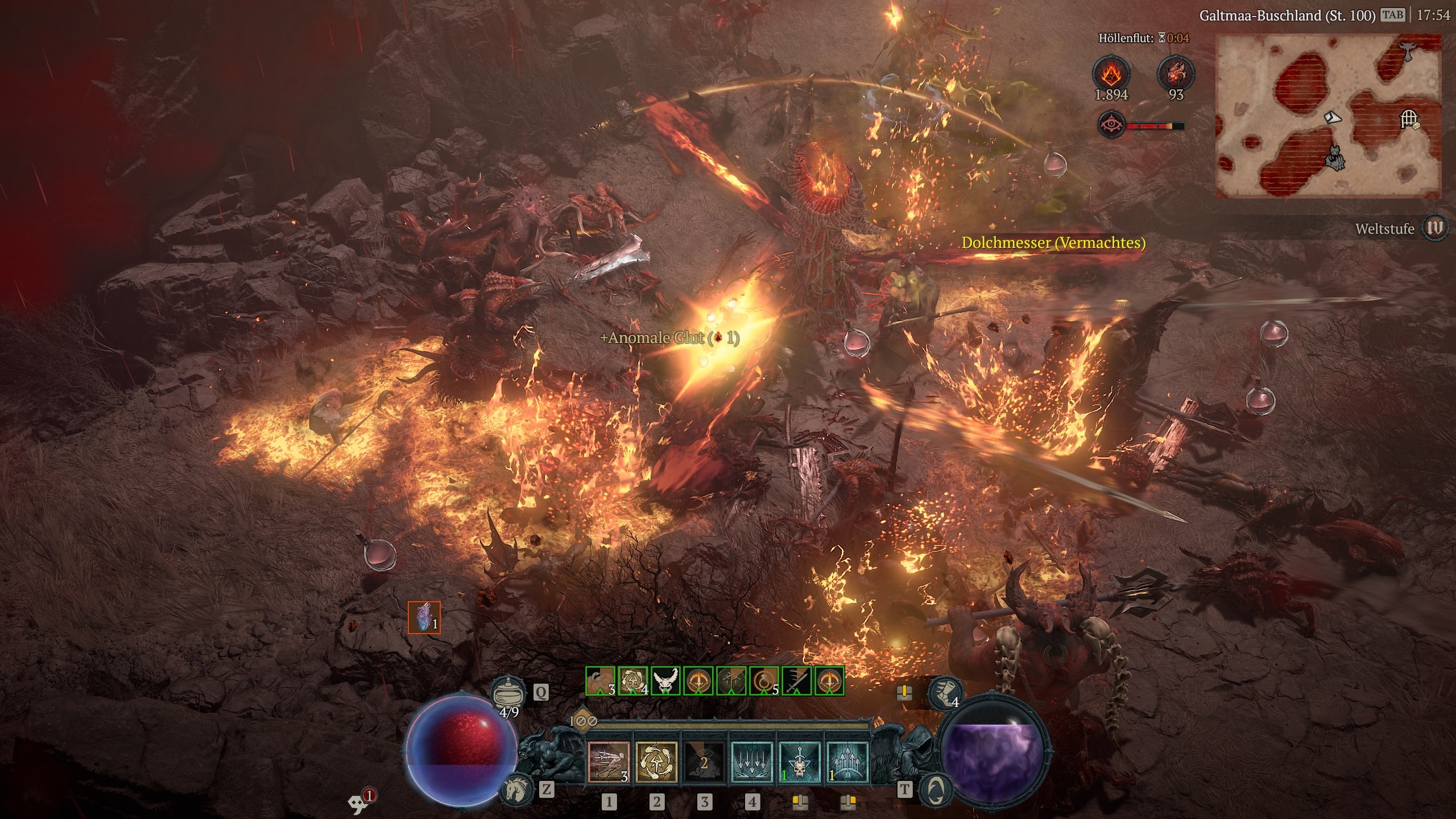Activate the rain of arrows skill

pyautogui.click(x=752, y=762)
